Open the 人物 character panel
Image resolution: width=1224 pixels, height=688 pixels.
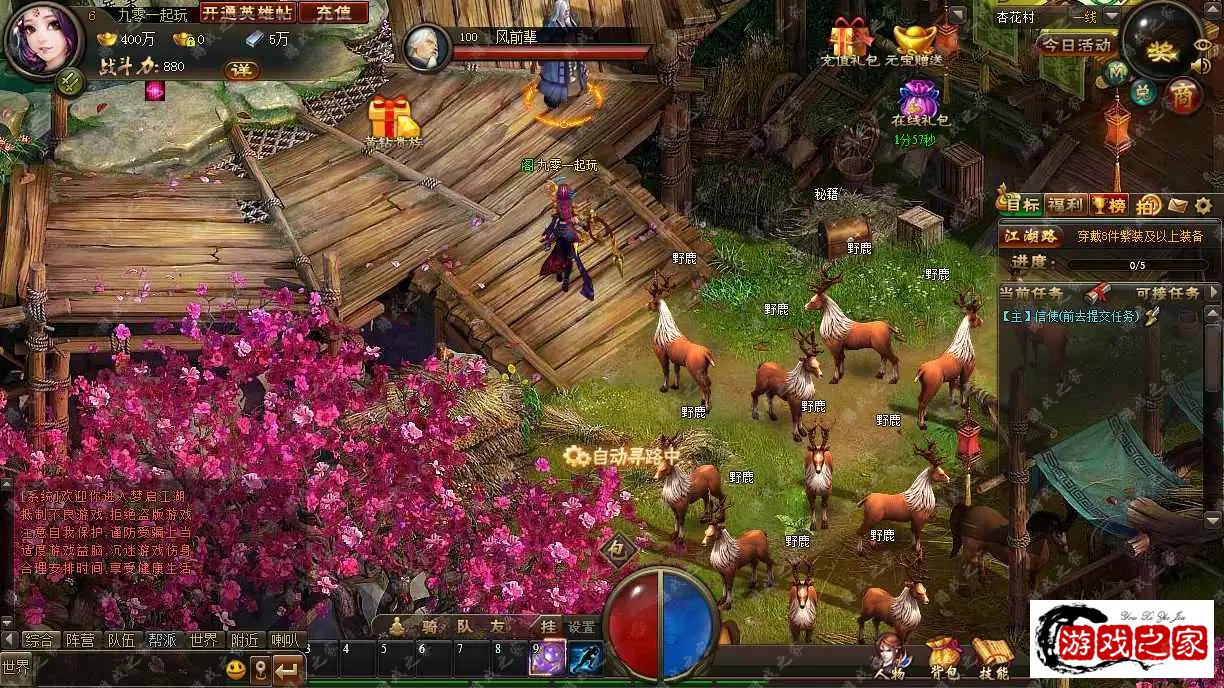[x=888, y=656]
